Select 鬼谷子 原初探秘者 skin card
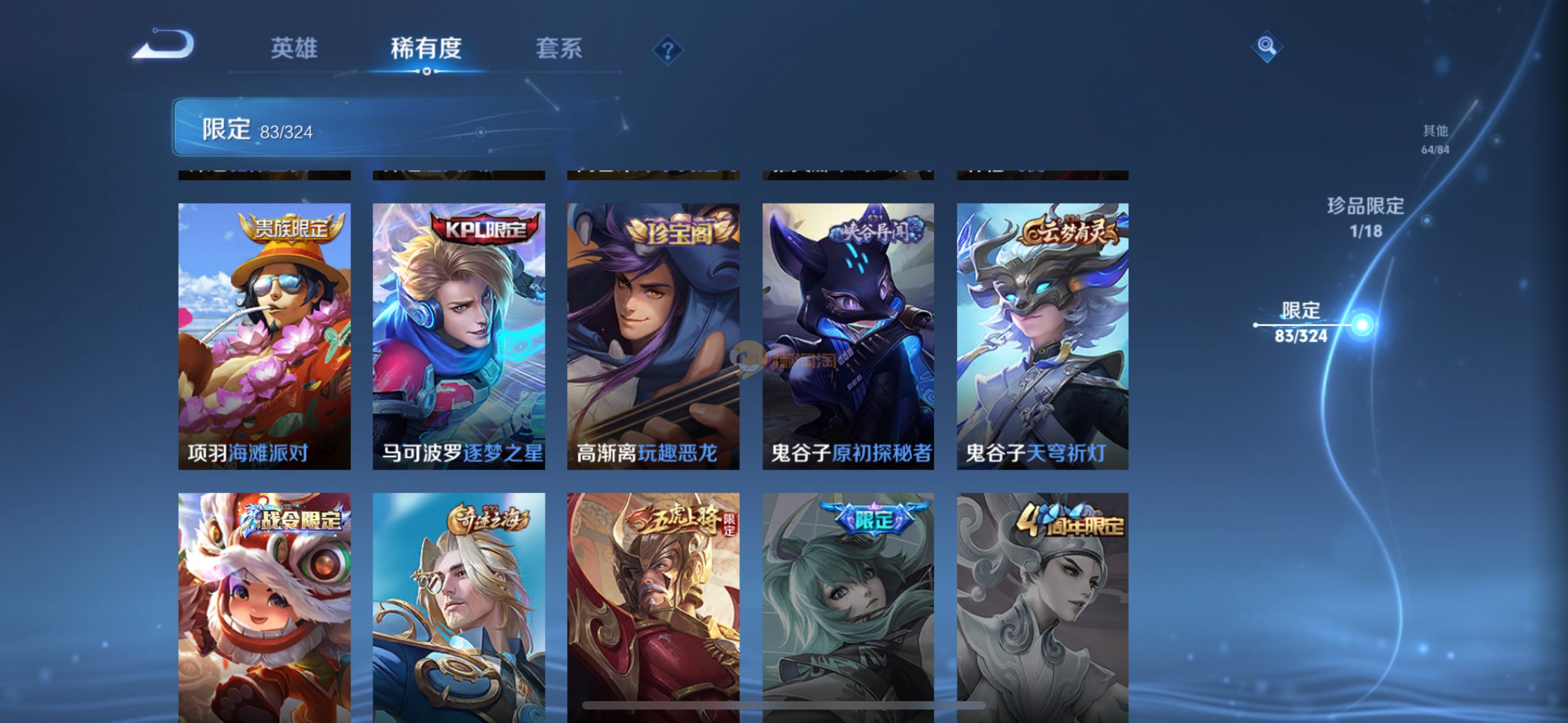The height and width of the screenshot is (723, 1568). 848,336
